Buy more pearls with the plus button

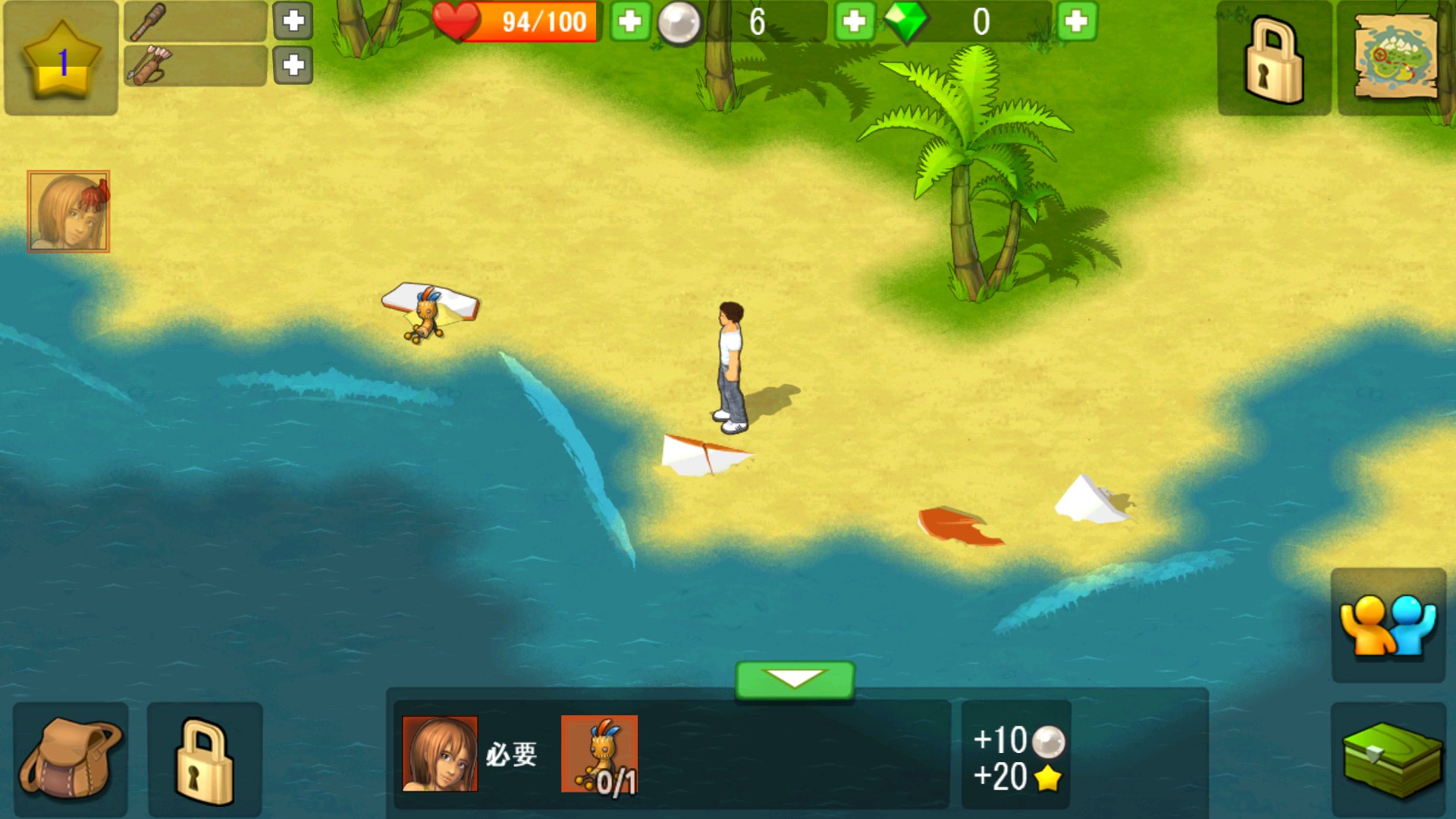pos(854,21)
